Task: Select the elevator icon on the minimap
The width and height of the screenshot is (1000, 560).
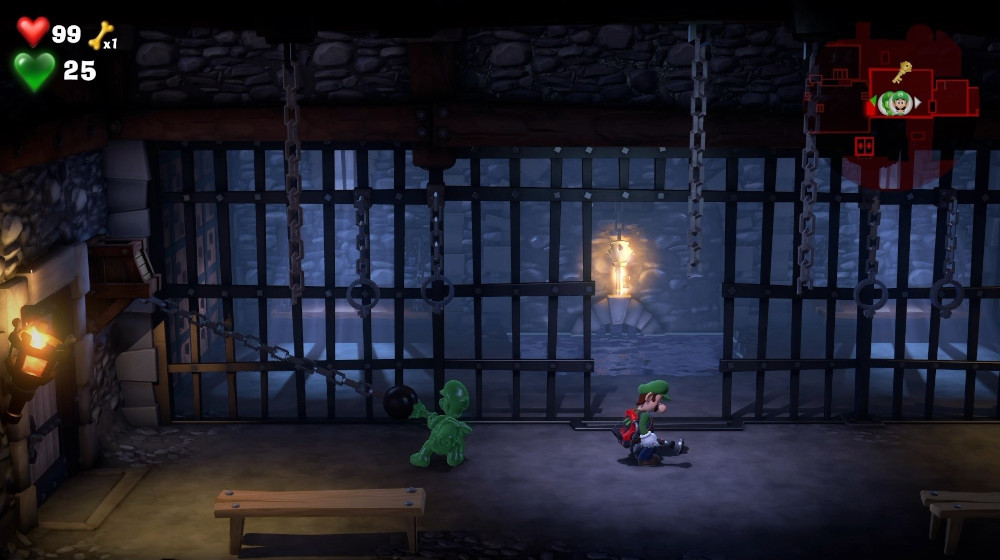Action: 864,147
